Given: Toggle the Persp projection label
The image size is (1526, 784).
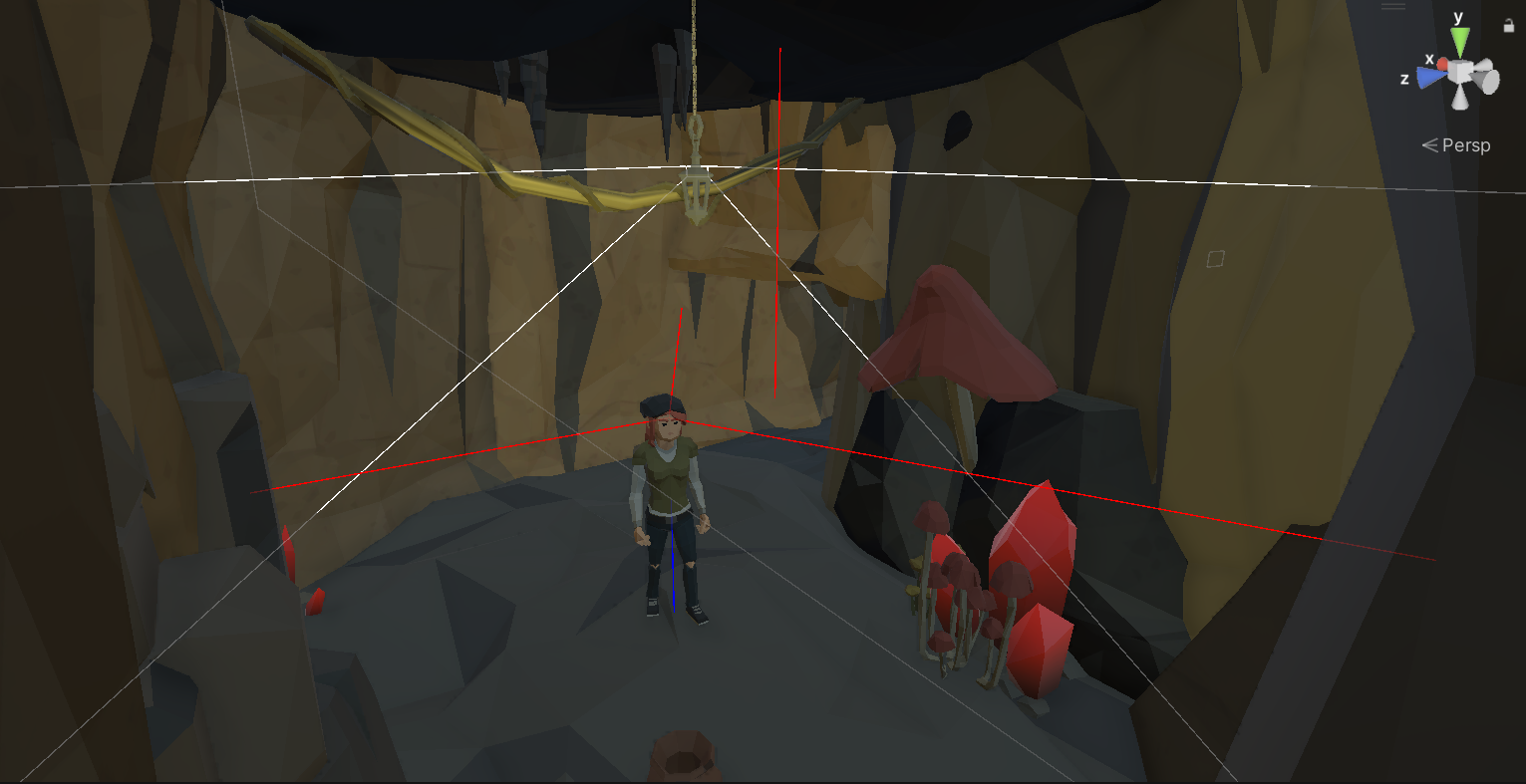Looking at the screenshot, I should pos(1456,145).
